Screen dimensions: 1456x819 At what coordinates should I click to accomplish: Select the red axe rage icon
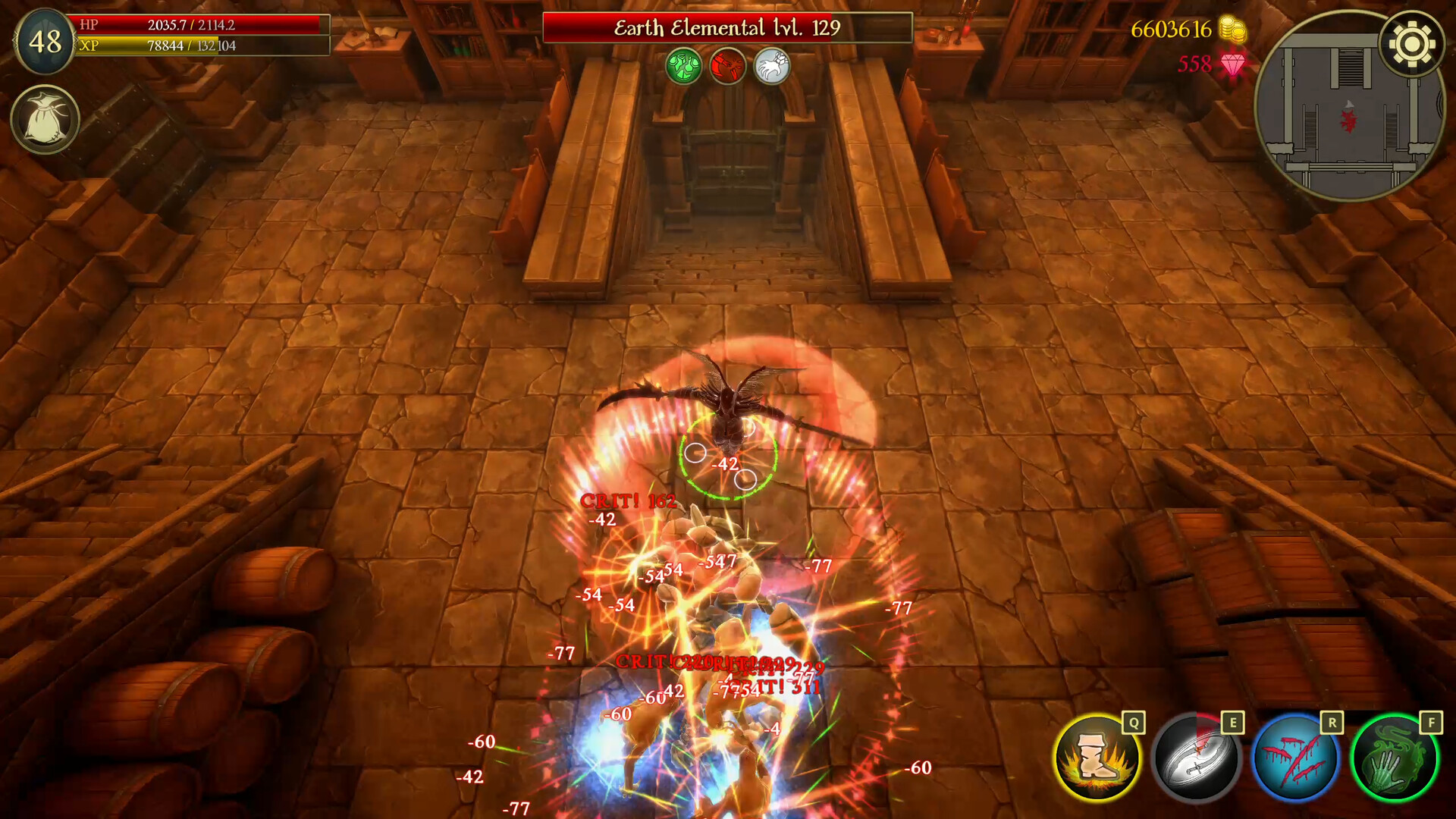point(727,66)
